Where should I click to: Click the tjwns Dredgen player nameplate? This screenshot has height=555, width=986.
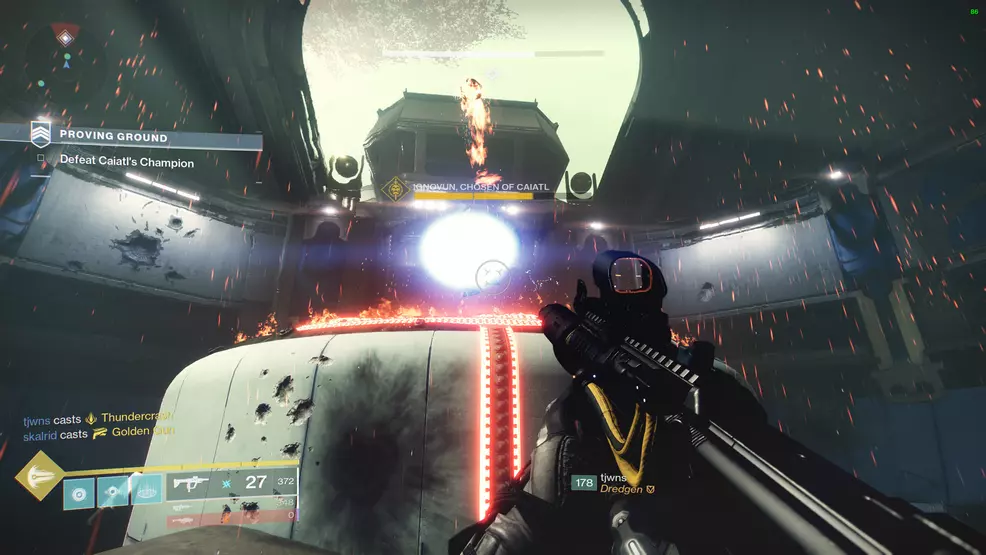pyautogui.click(x=612, y=484)
